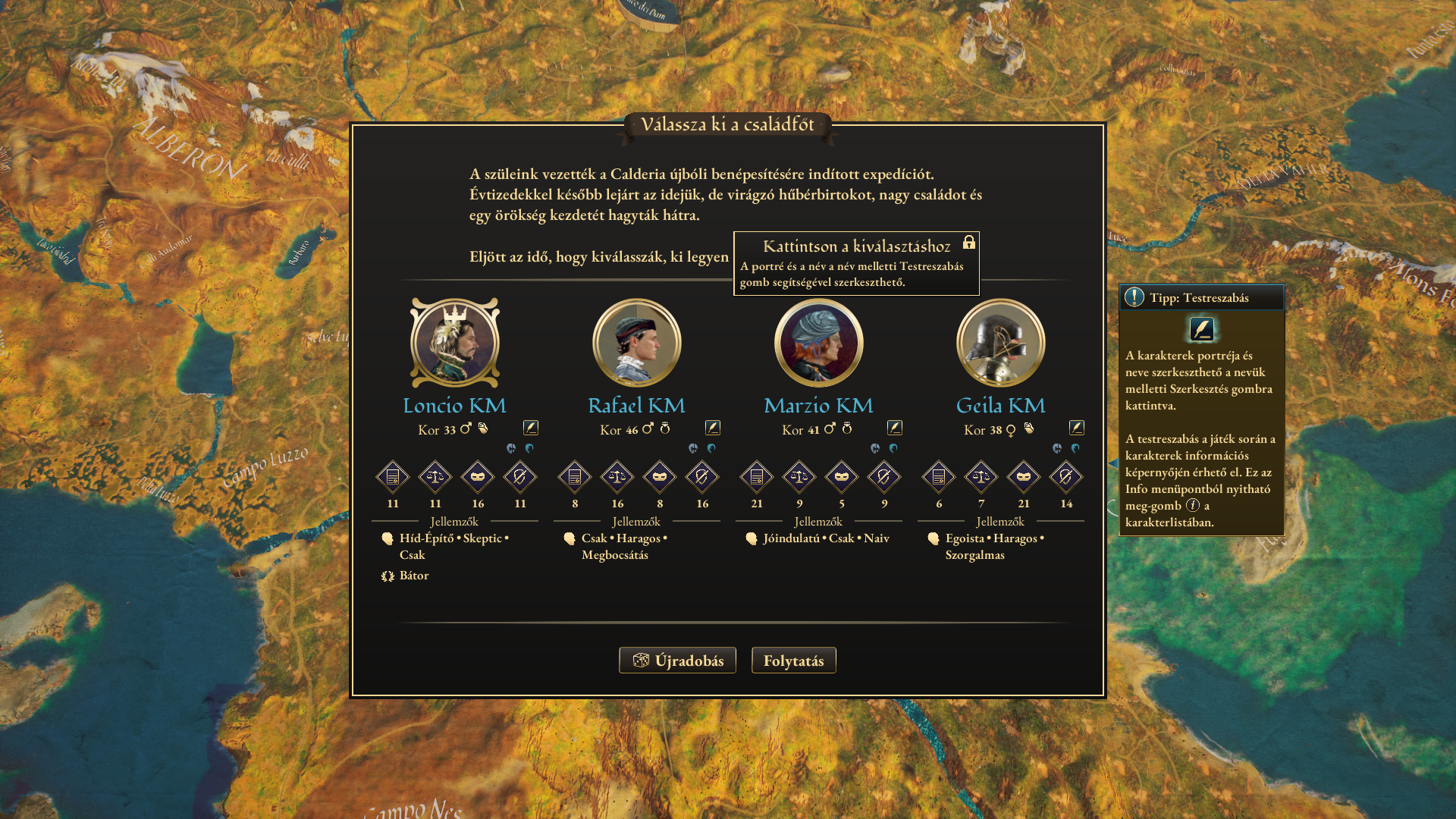The height and width of the screenshot is (819, 1456).
Task: Edit Rafael KM using the quill button
Action: [713, 428]
